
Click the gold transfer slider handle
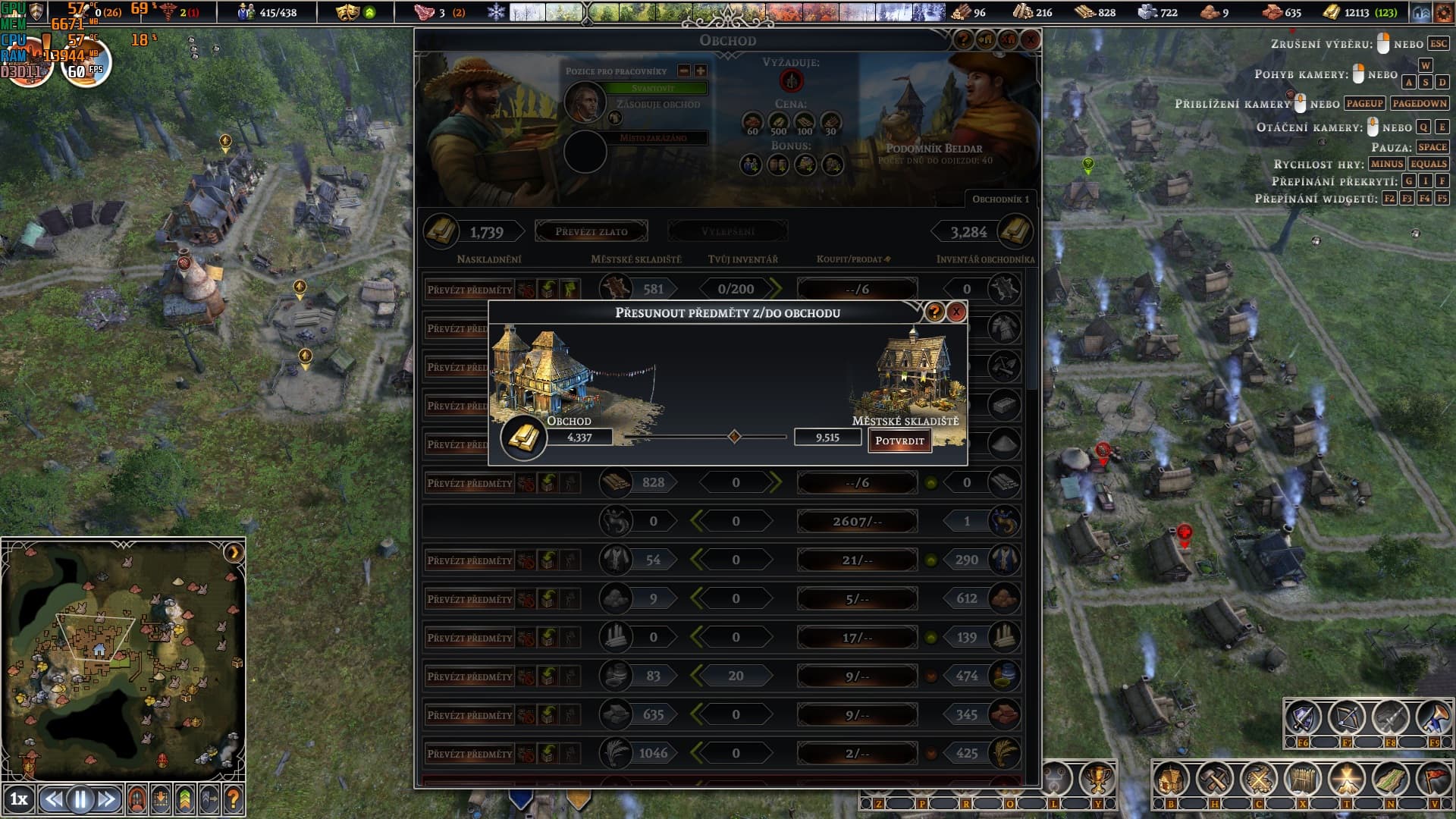(x=734, y=437)
